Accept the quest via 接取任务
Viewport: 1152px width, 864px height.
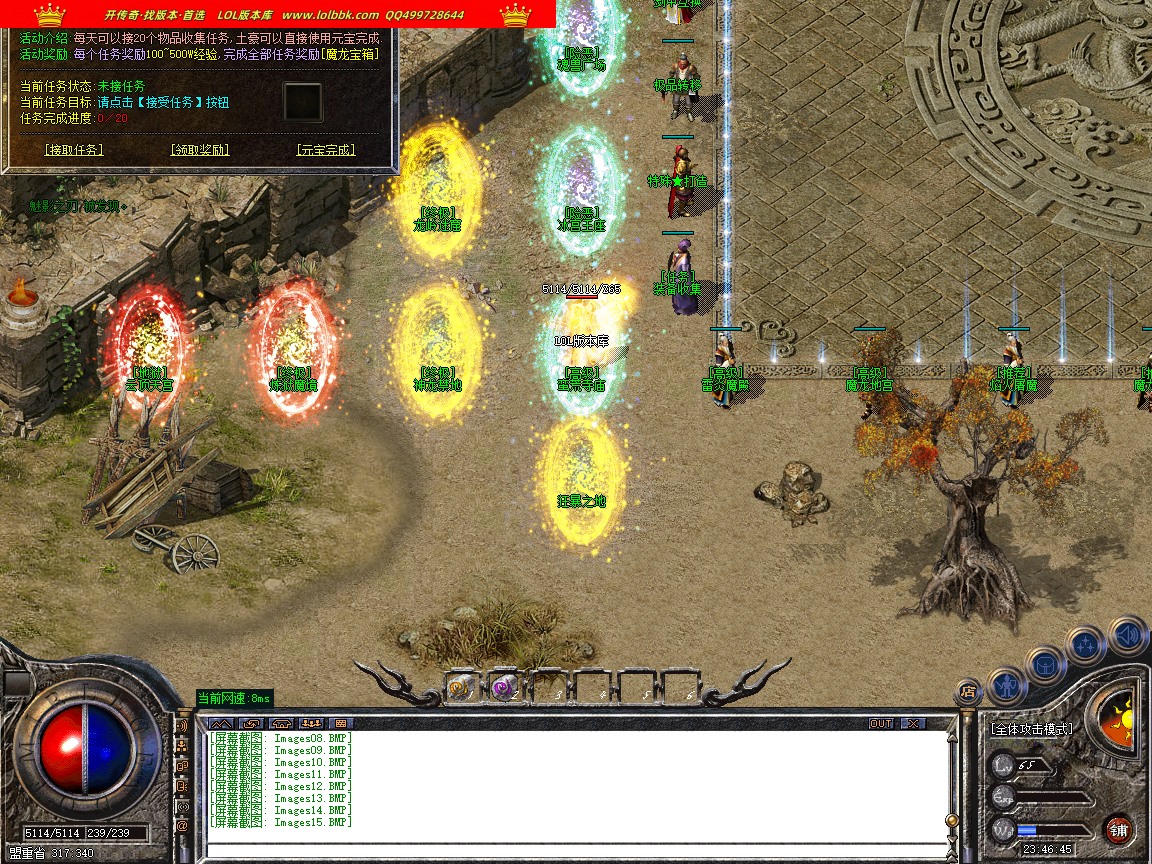point(74,150)
